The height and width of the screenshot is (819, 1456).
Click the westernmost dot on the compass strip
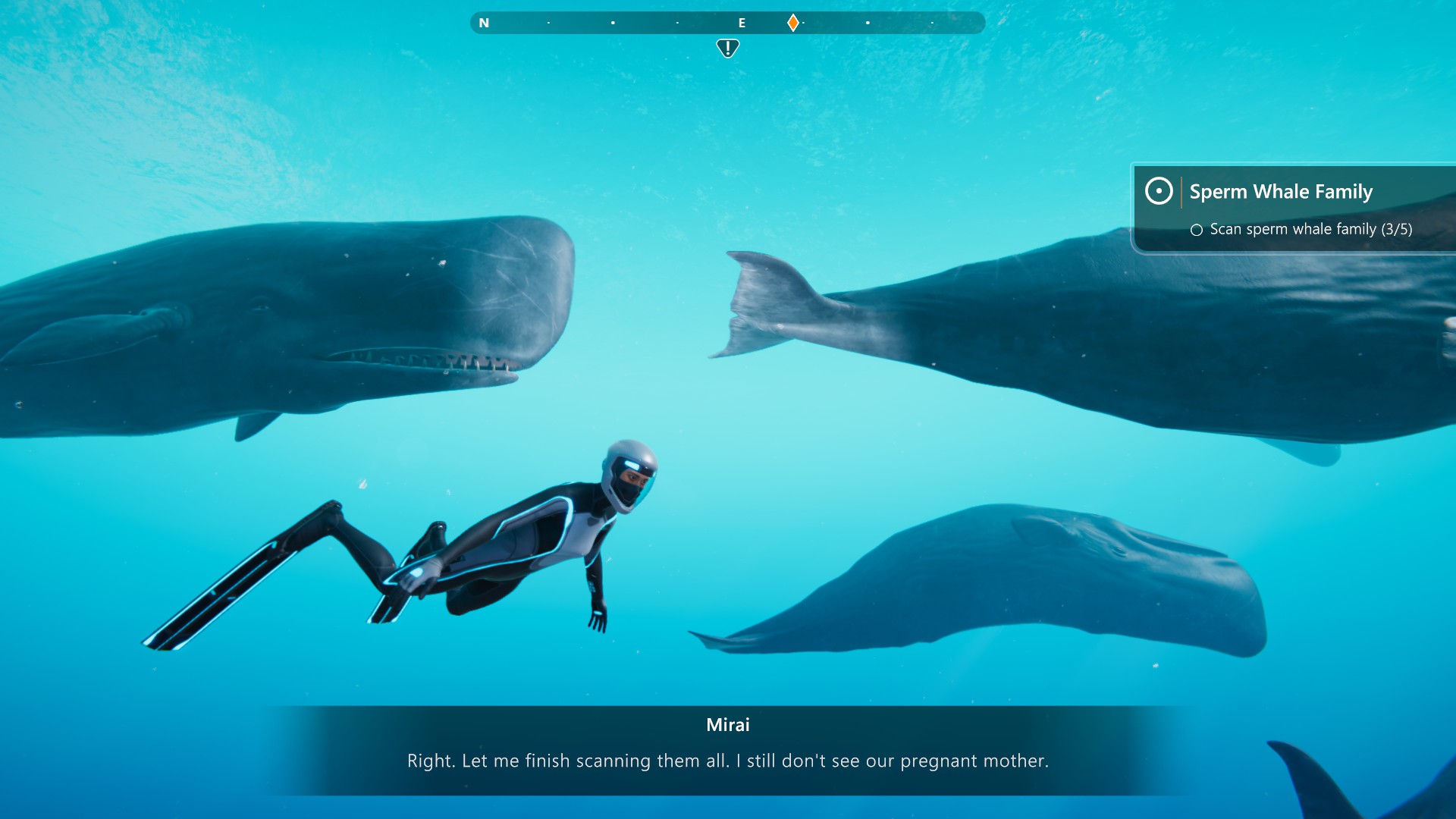(x=548, y=24)
